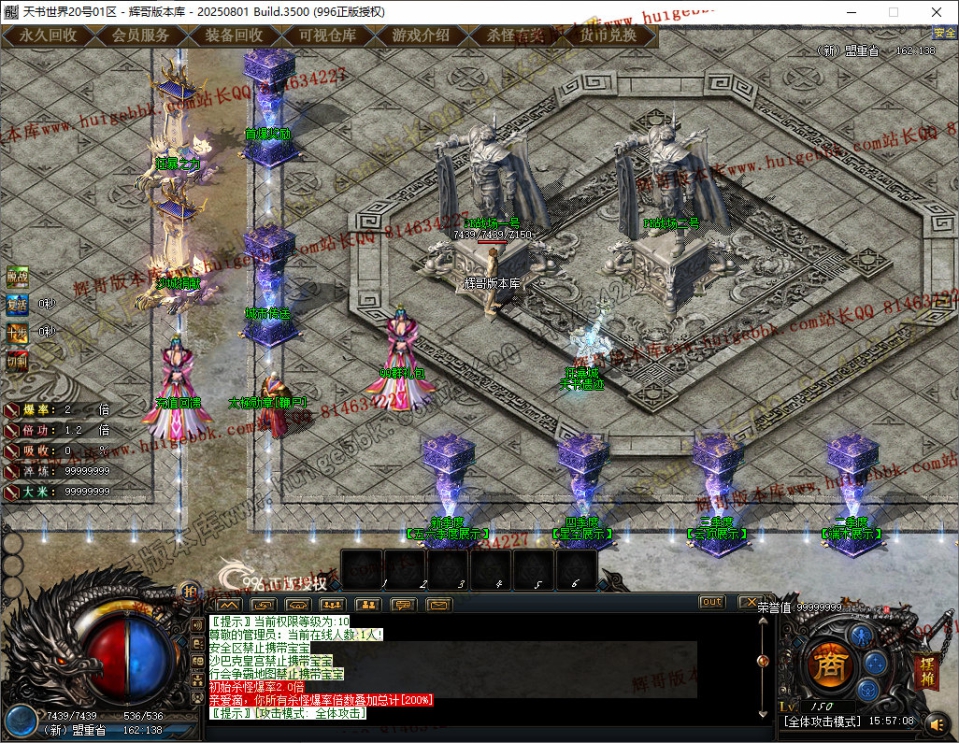Toggle the sound speaker button
This screenshot has width=959, height=743.
point(936,722)
